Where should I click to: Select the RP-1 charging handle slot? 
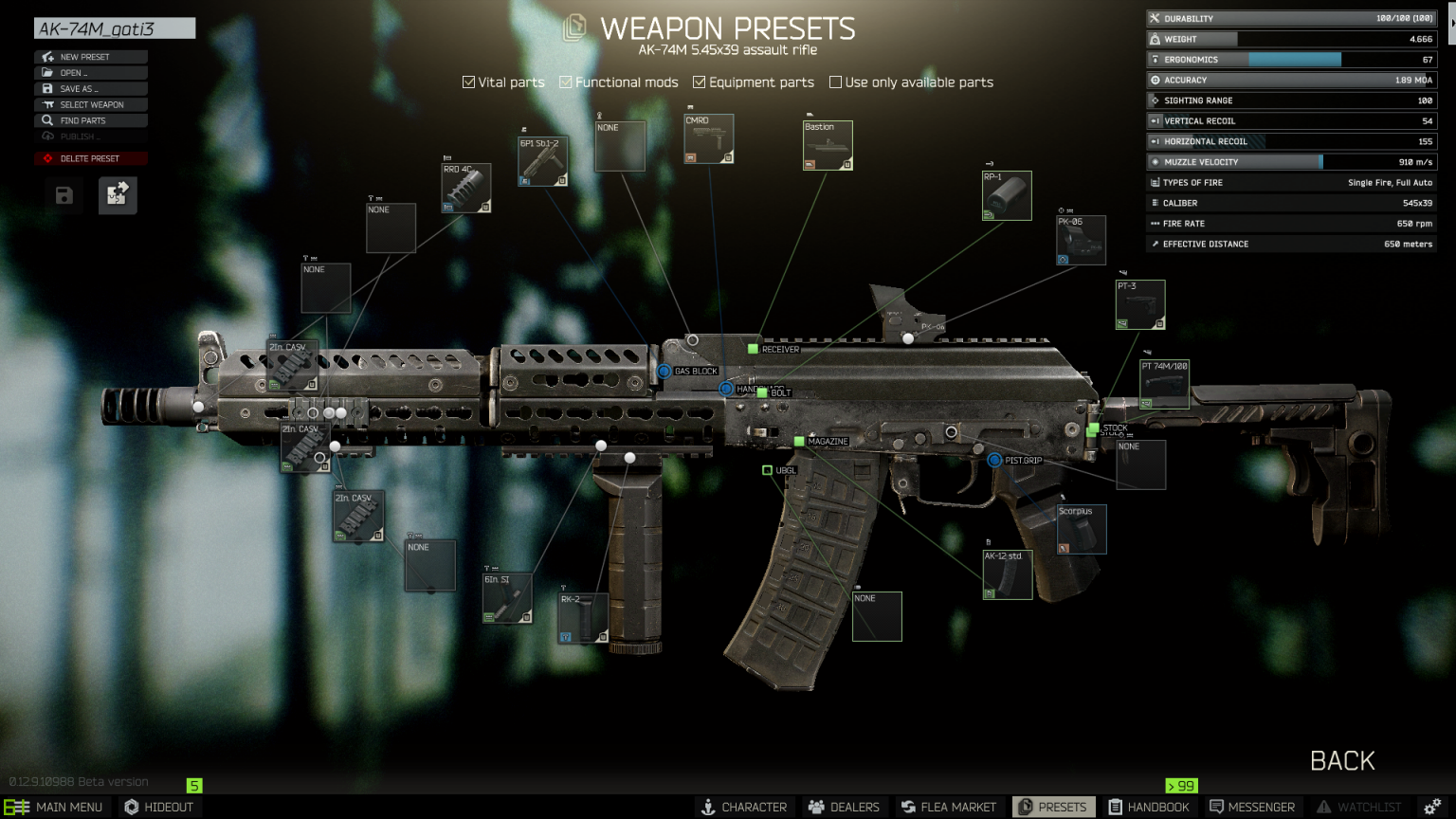[x=1007, y=196]
